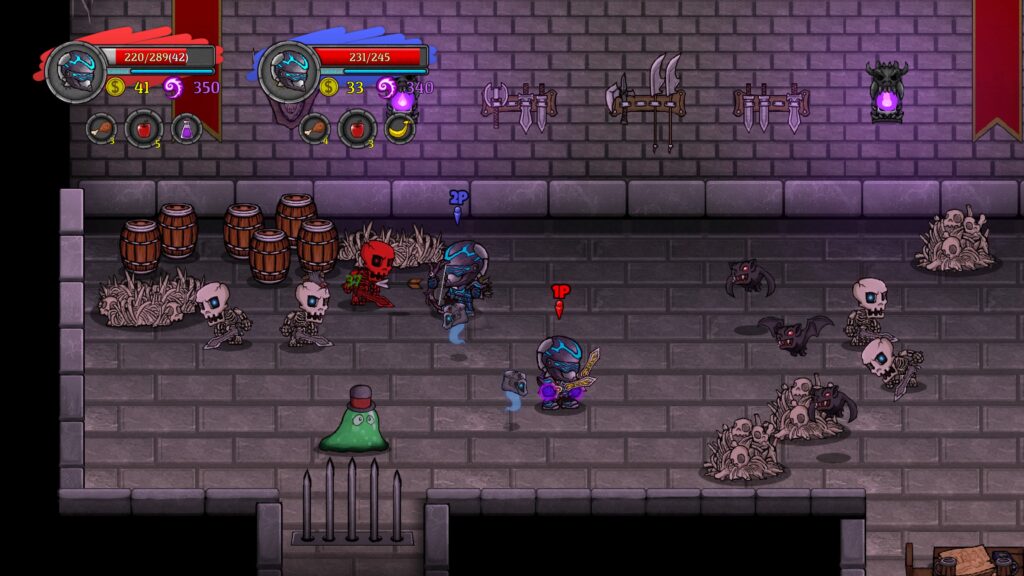Select player one's red apple item slot
Viewport: 1024px width, 576px height.
[x=143, y=128]
